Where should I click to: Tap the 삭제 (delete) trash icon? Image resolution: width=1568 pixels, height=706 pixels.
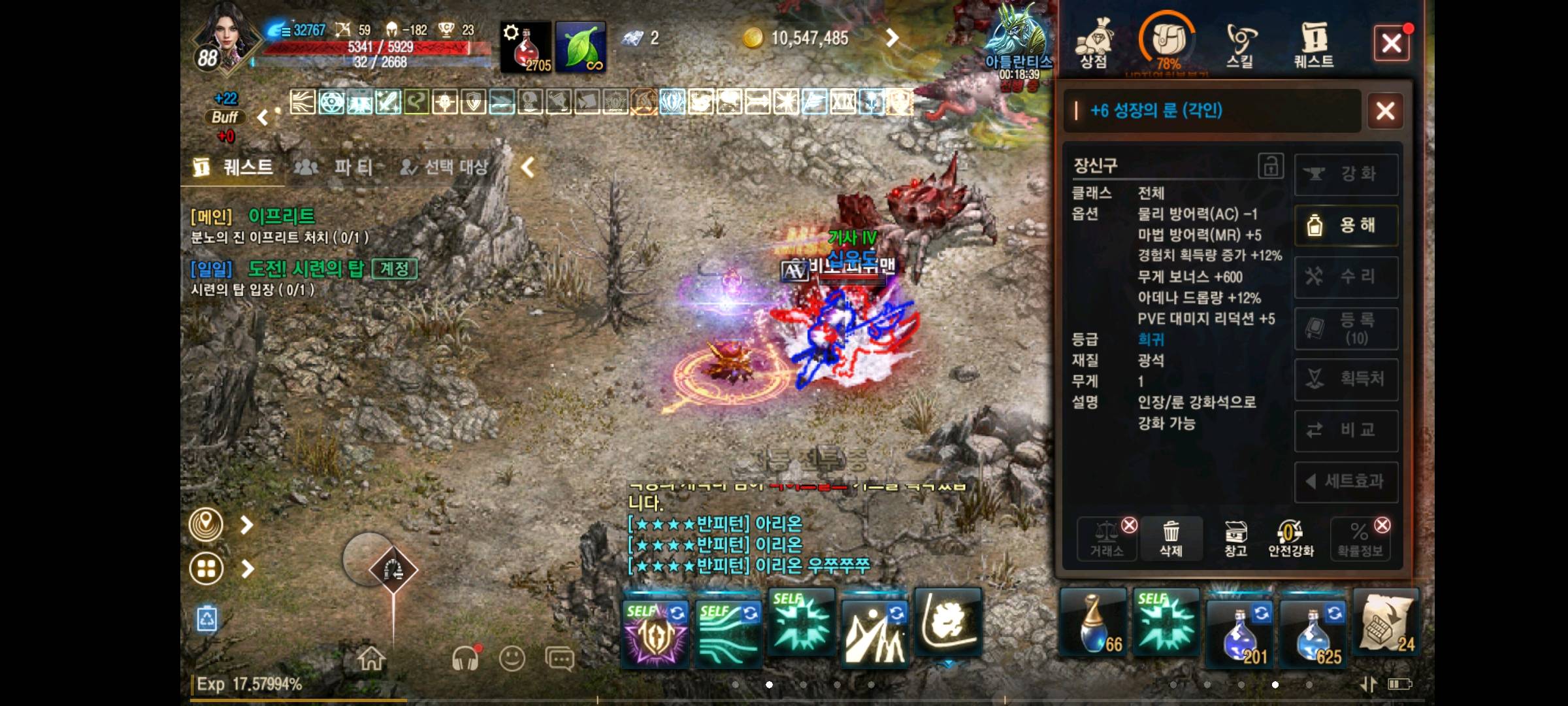tap(1171, 536)
